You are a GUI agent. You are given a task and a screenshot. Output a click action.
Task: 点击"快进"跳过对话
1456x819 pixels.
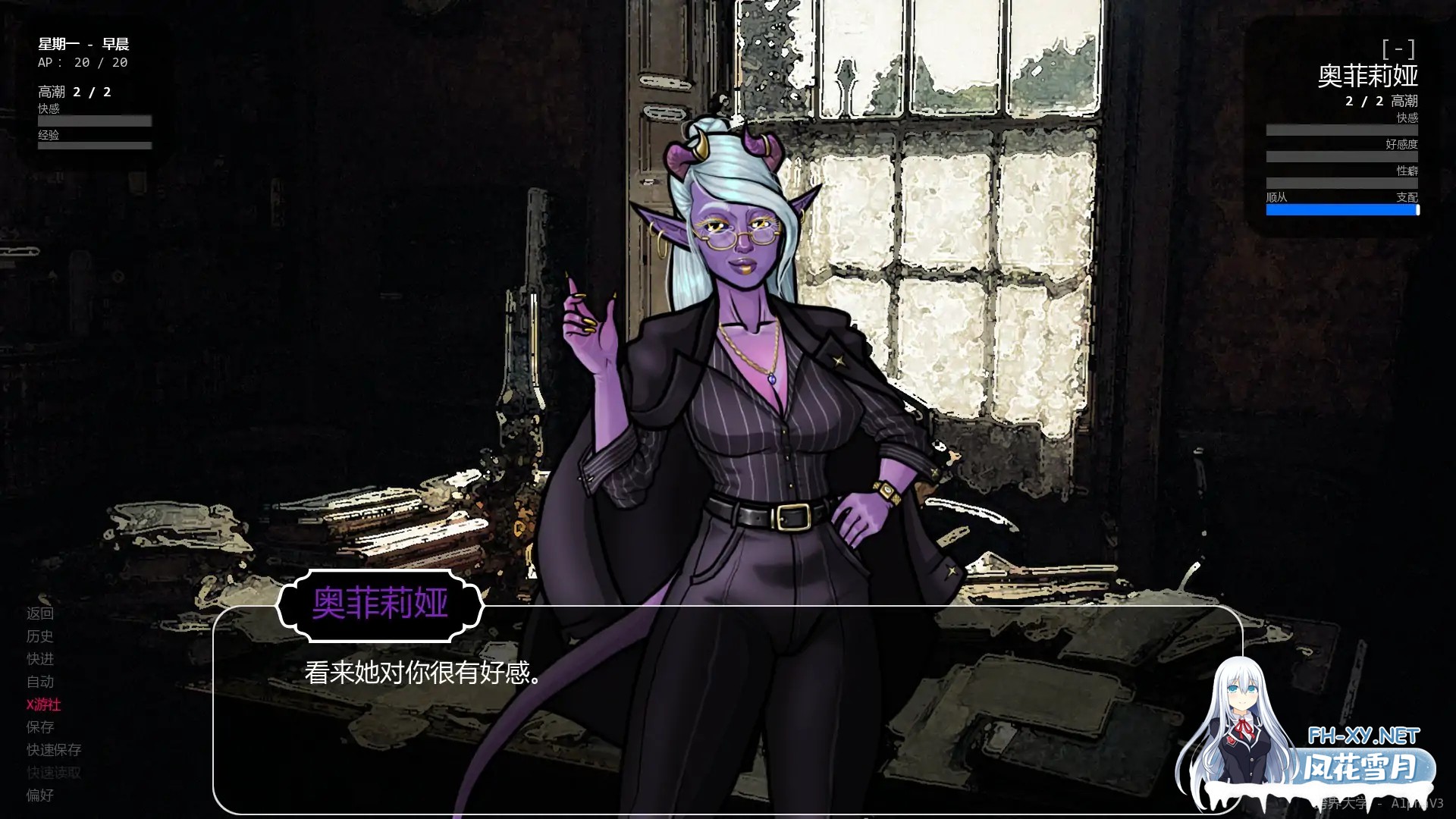(x=42, y=660)
